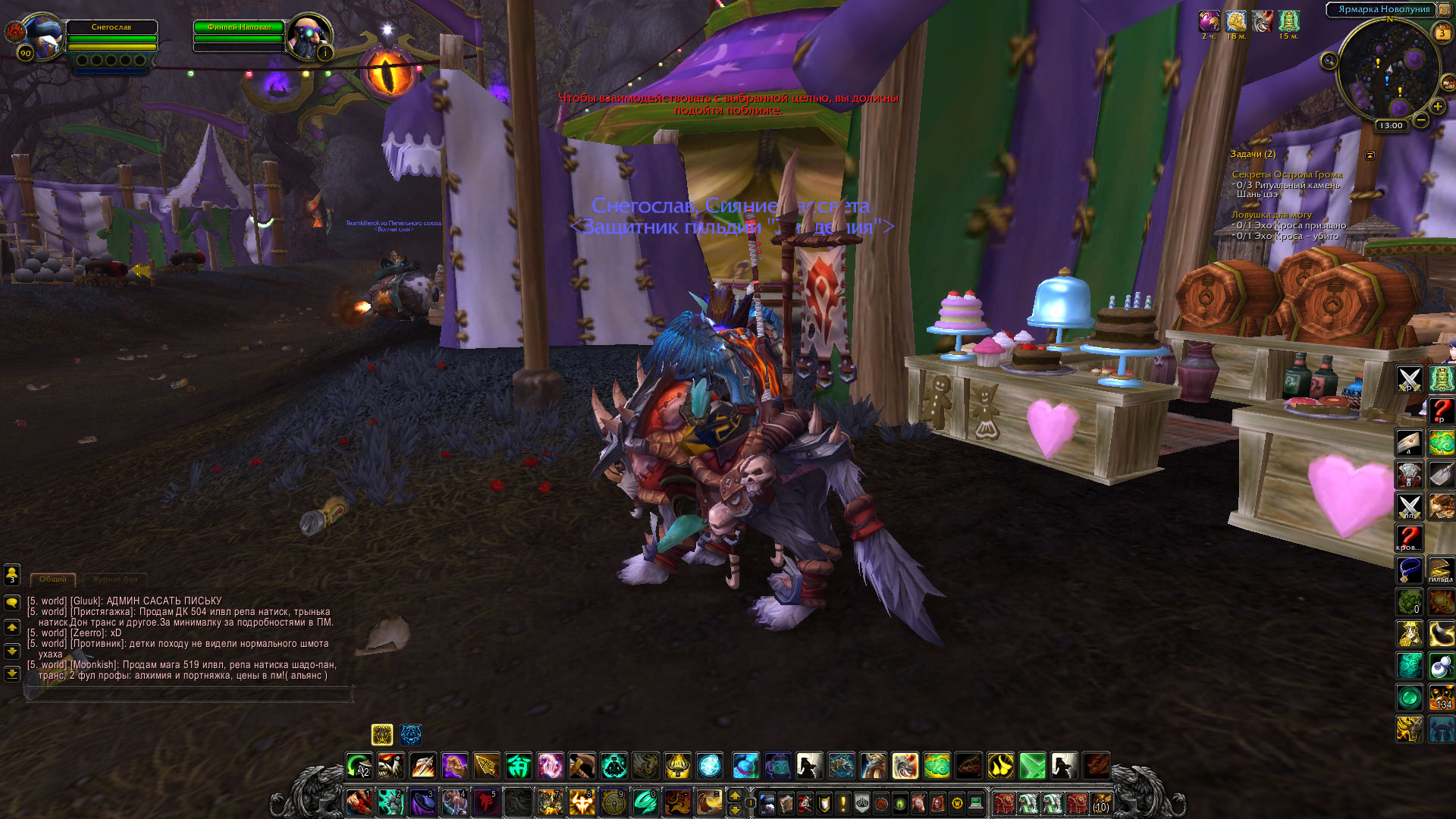Collapse the Задачи quest tracker

pos(1370,155)
